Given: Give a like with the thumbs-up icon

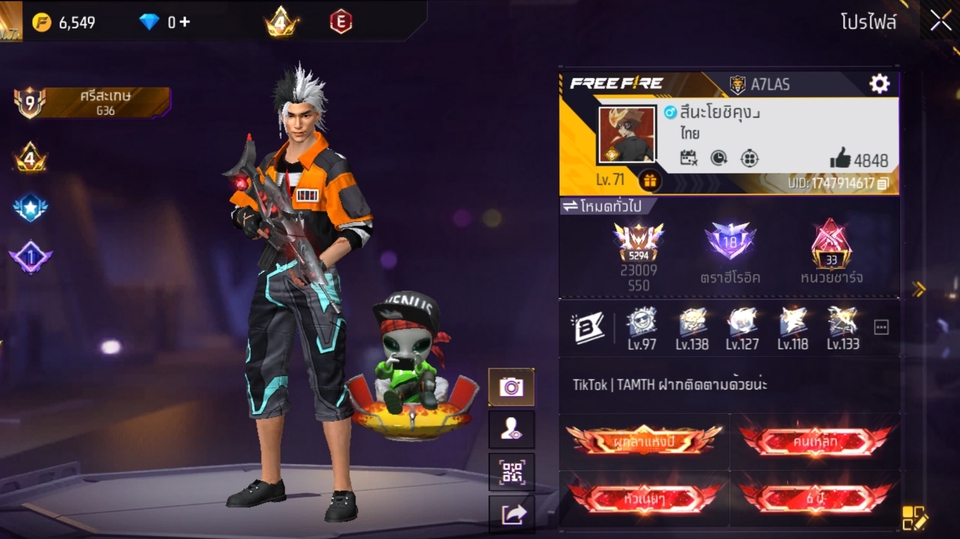Looking at the screenshot, I should pyautogui.click(x=840, y=158).
